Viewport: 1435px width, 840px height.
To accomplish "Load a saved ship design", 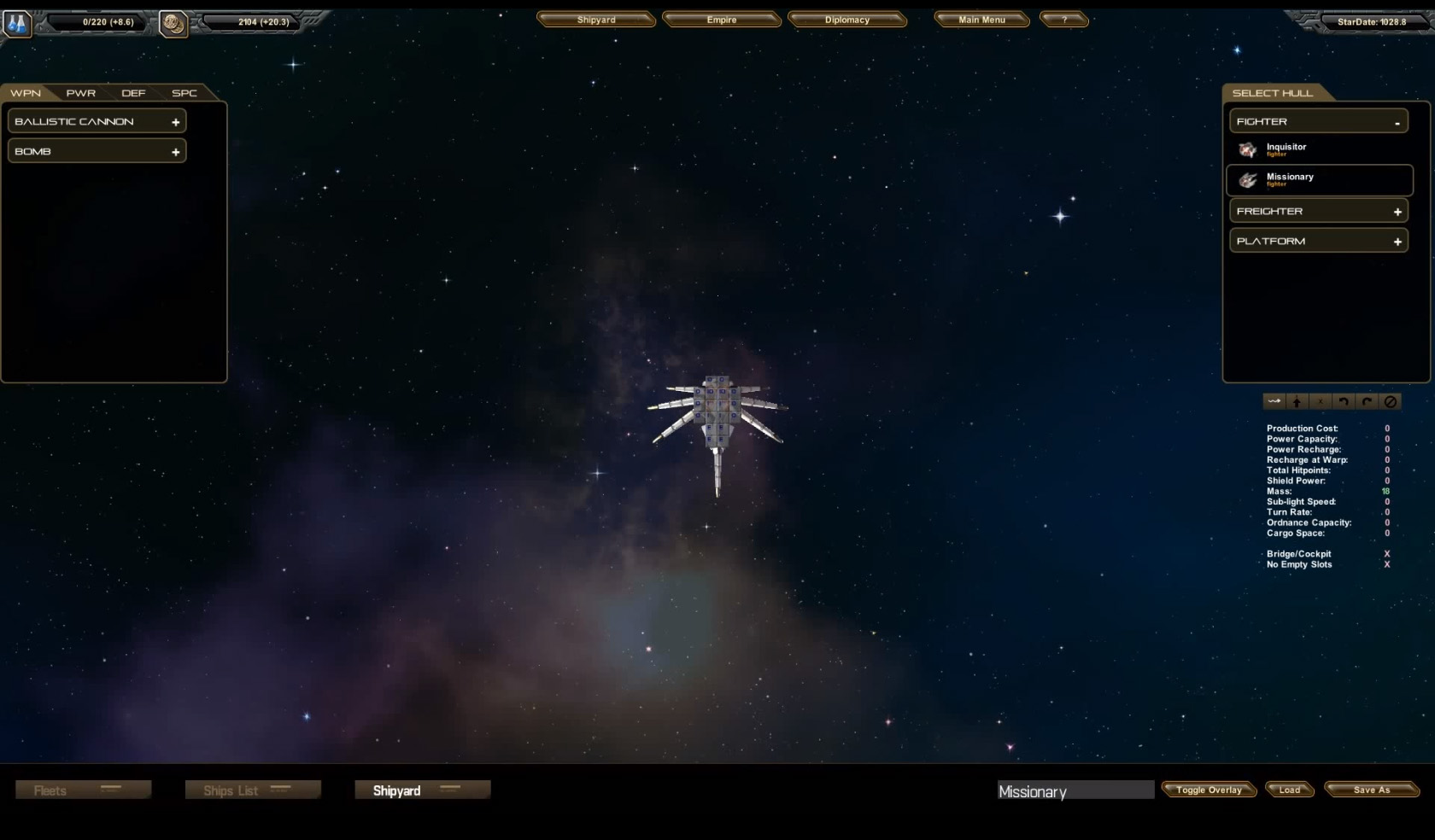I will pyautogui.click(x=1289, y=790).
